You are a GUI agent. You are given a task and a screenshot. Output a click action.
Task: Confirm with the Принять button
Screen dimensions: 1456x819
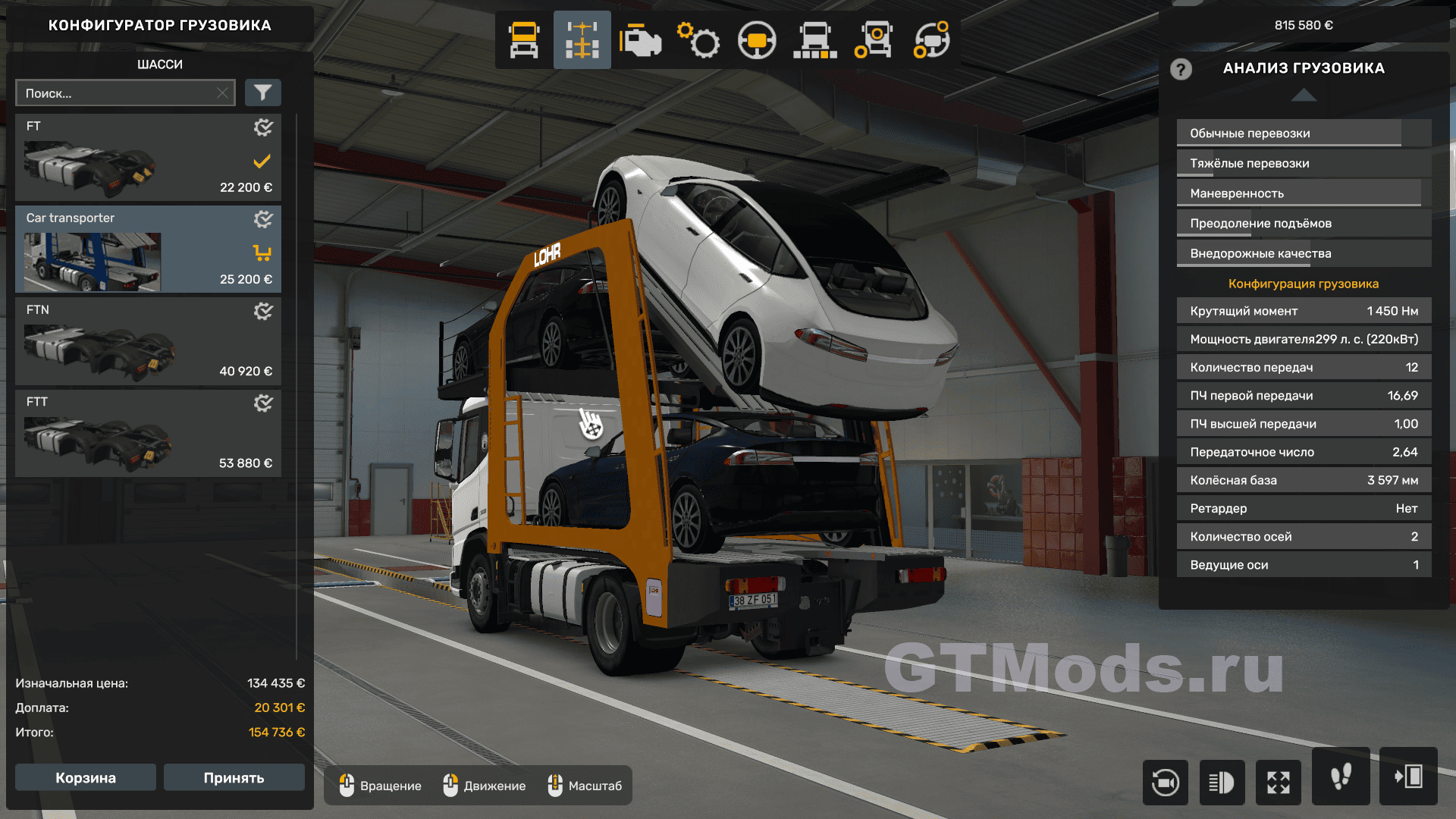[234, 777]
